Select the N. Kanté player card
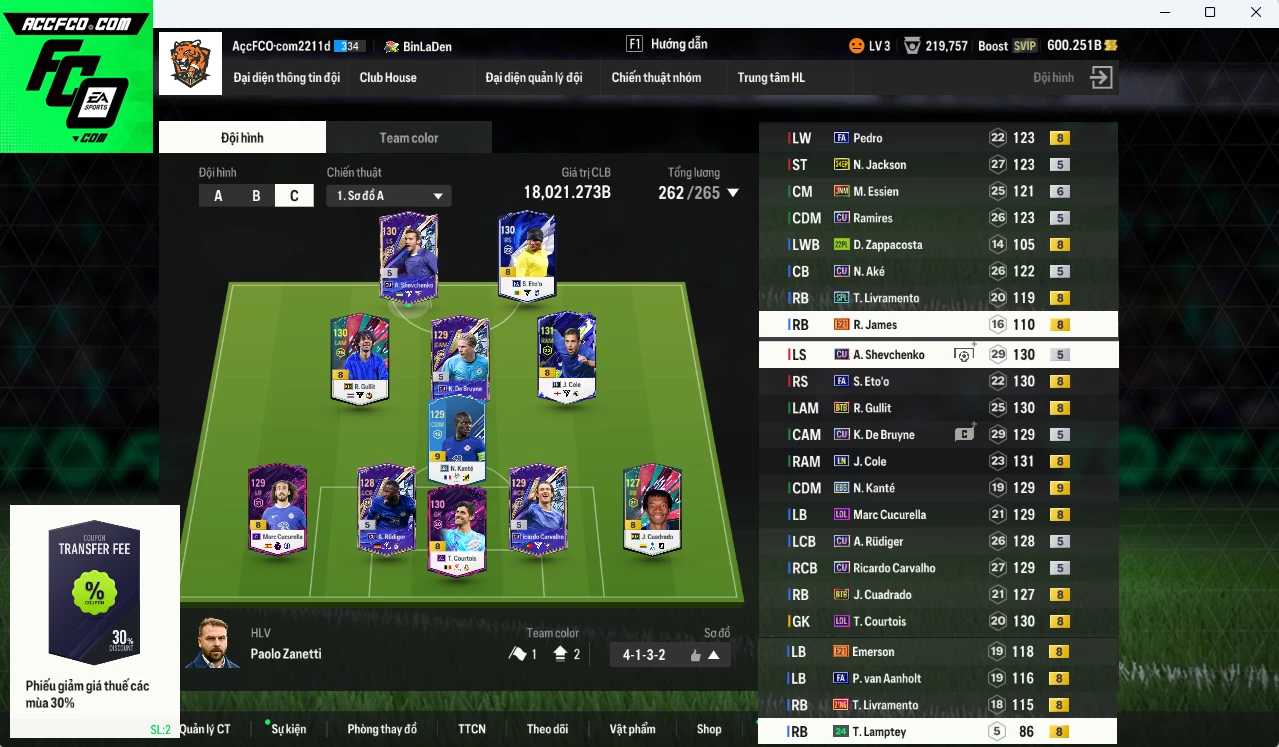This screenshot has width=1279, height=747. [x=458, y=441]
